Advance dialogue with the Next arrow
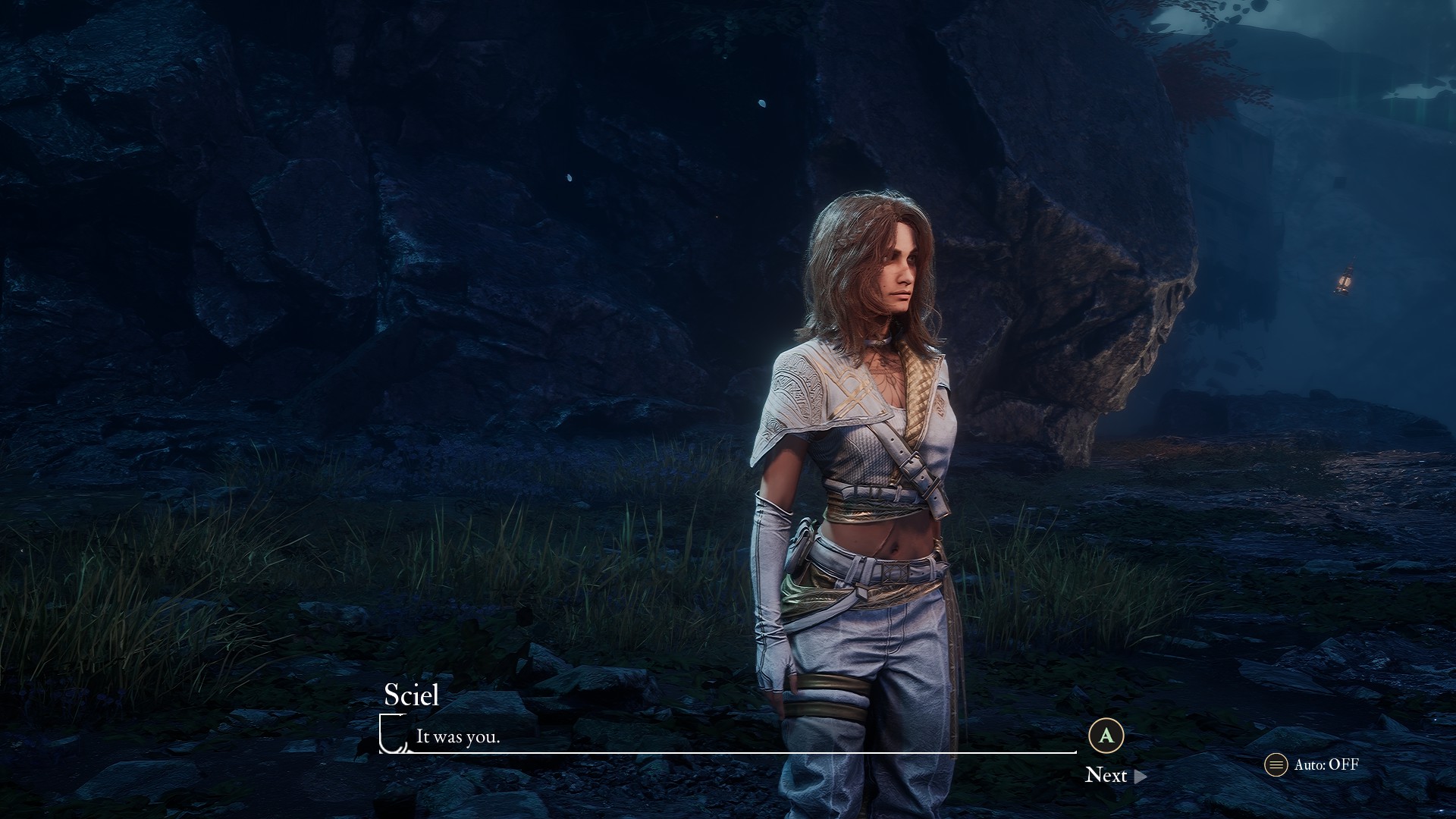The height and width of the screenshot is (819, 1456). [1140, 776]
